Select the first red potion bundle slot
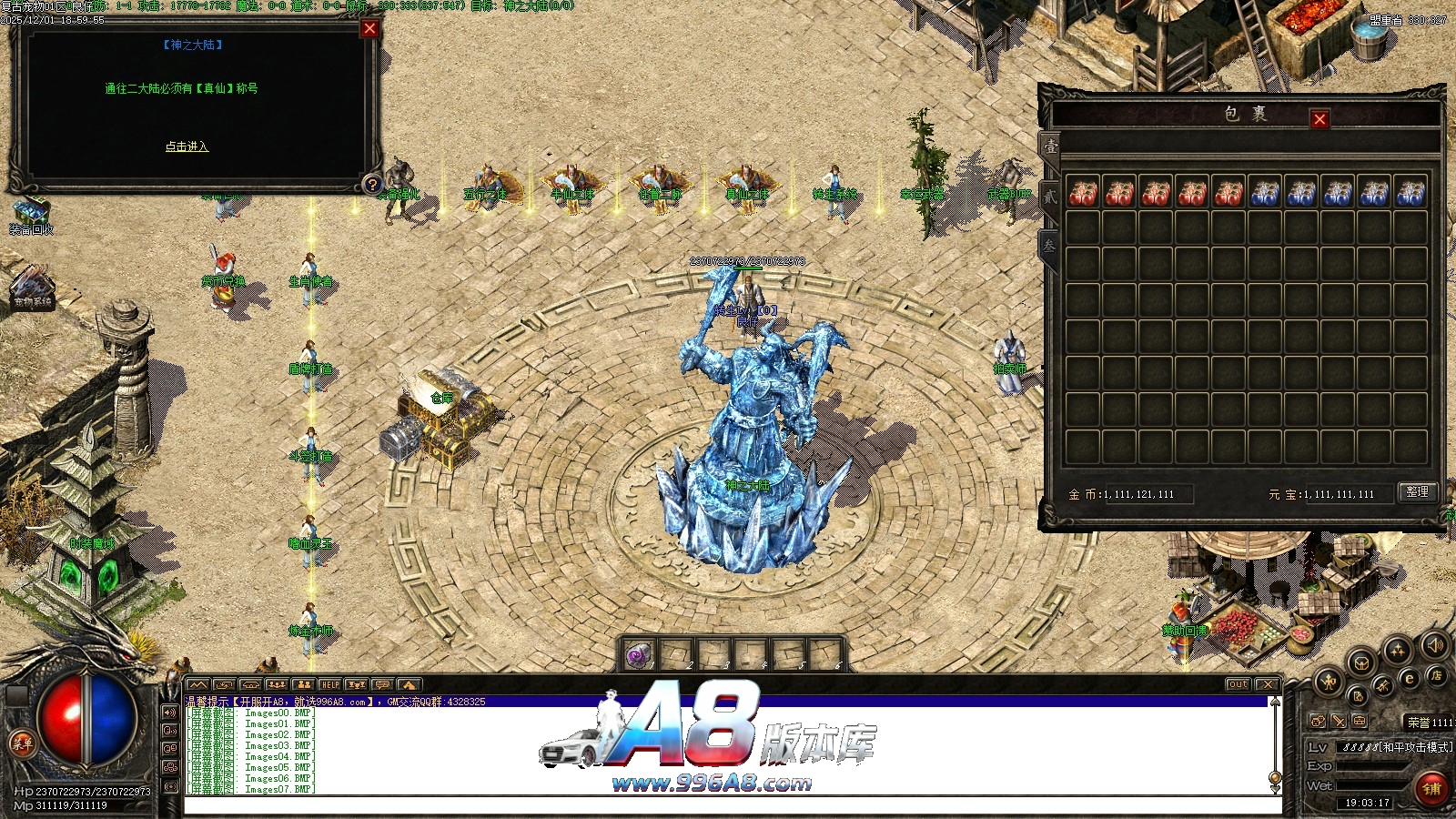1456x819 pixels. (1083, 193)
